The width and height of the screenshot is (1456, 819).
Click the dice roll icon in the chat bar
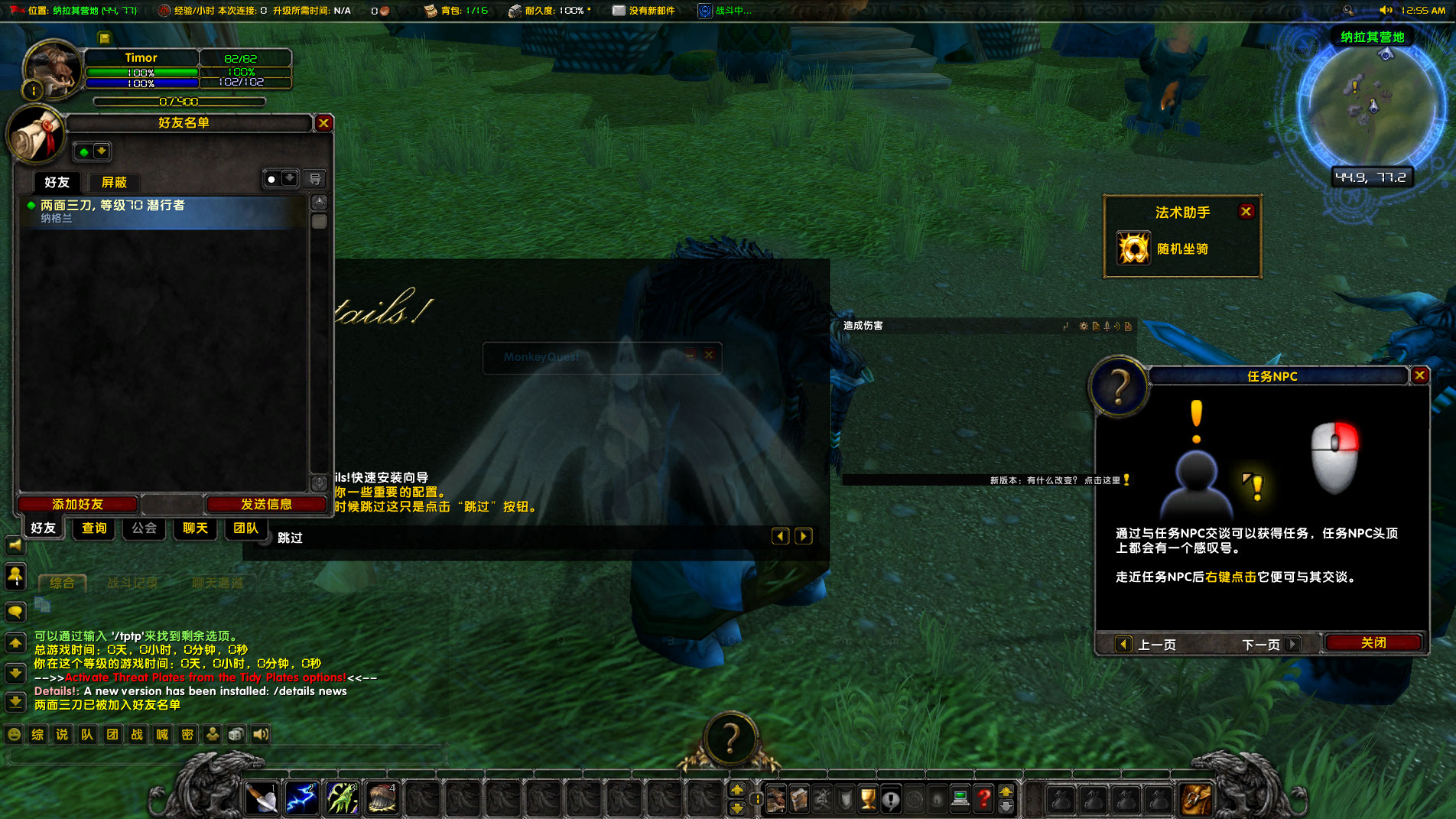point(236,734)
